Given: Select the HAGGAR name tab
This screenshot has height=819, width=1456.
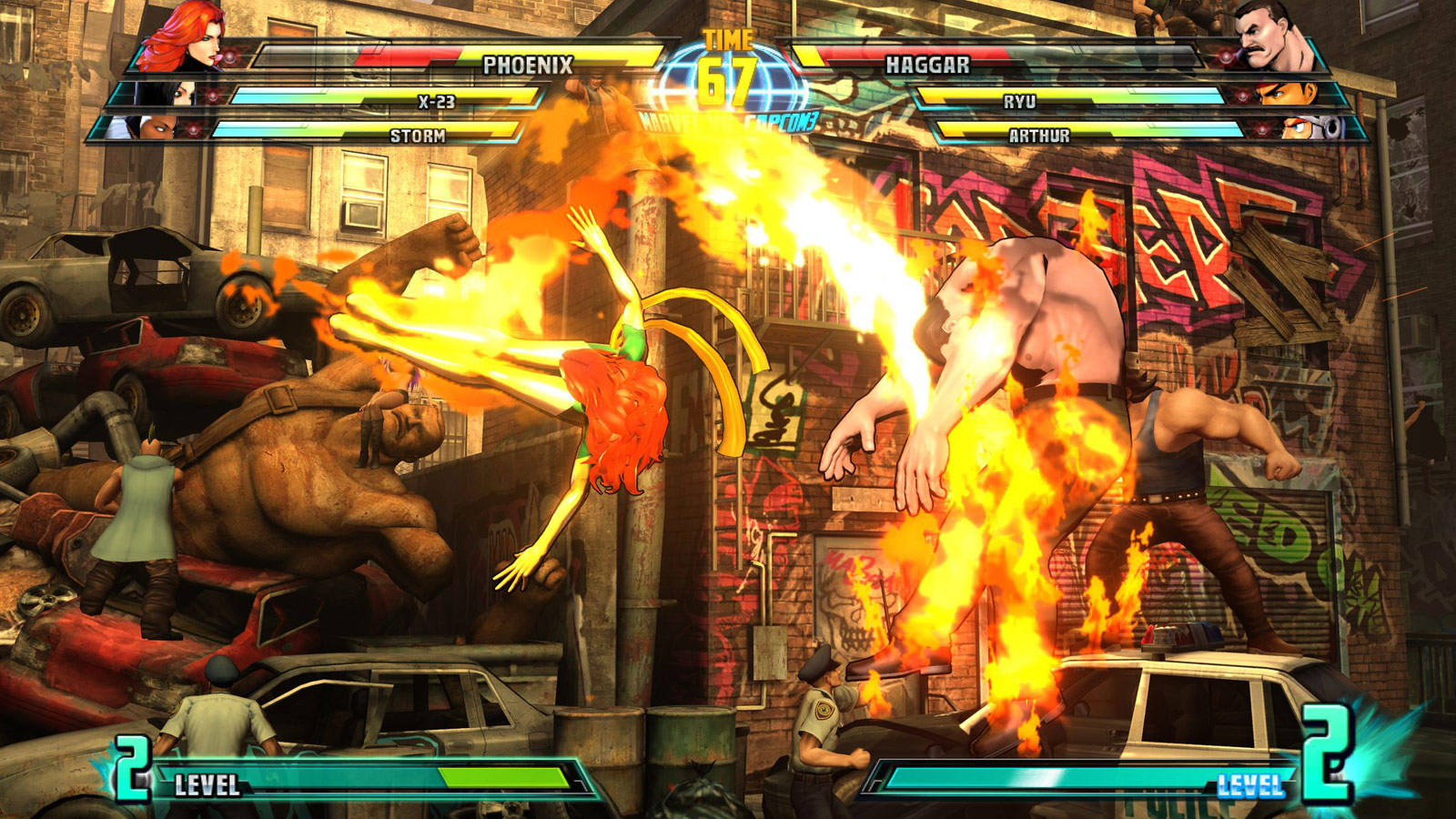Looking at the screenshot, I should [927, 63].
